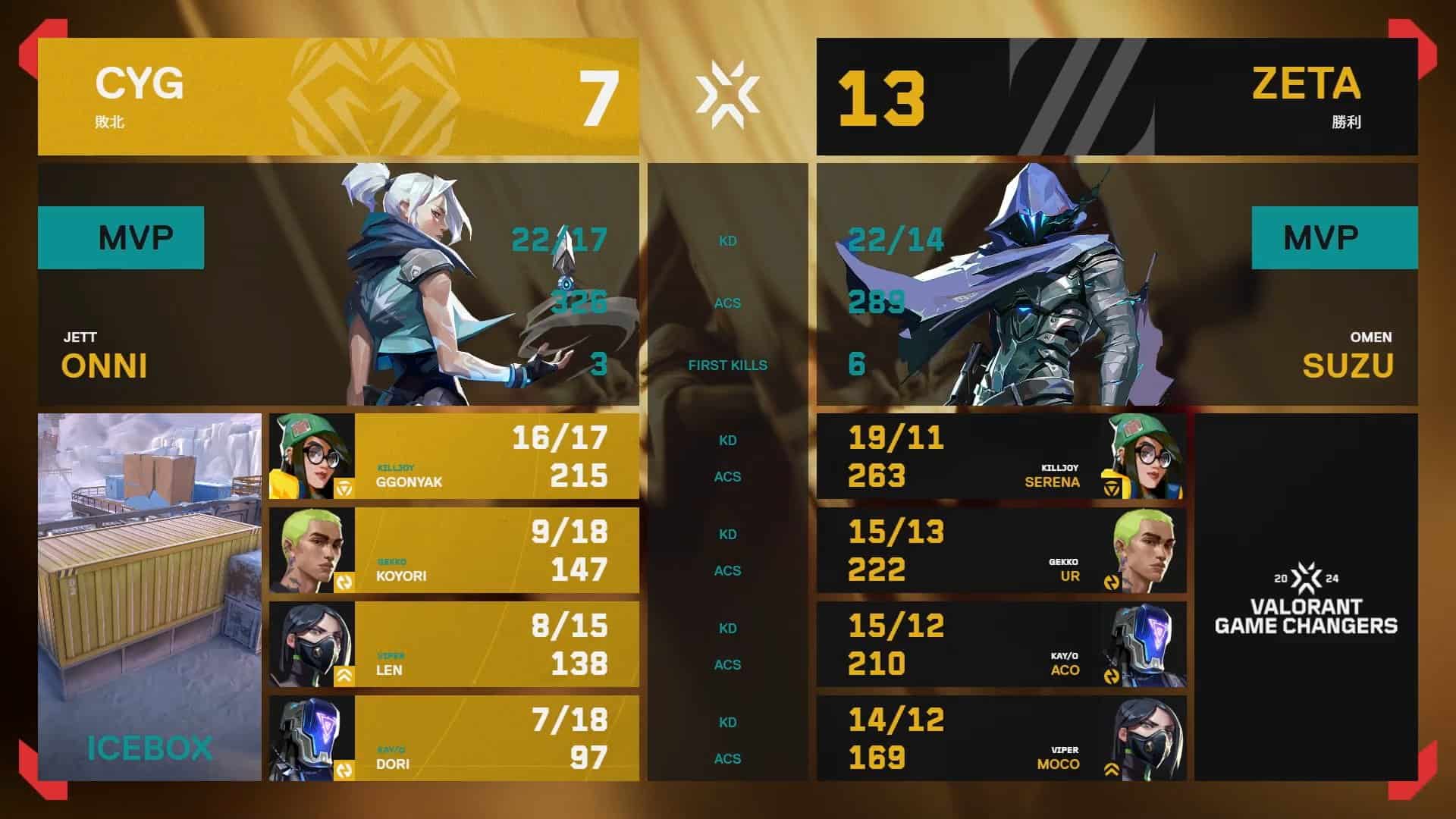
Task: Select KOYORI's Gekko player row
Action: (453, 551)
